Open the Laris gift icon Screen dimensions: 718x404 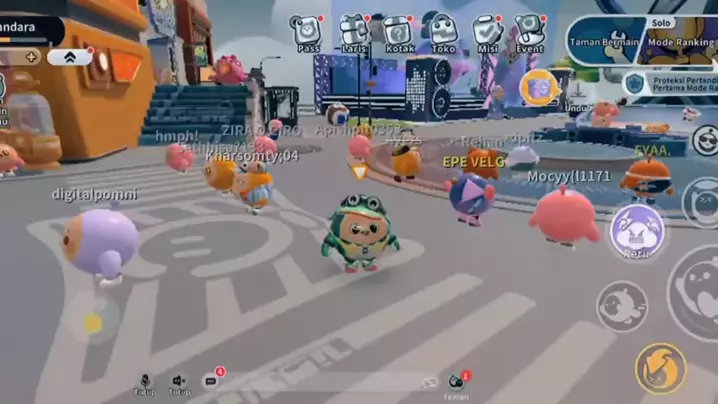(353, 32)
